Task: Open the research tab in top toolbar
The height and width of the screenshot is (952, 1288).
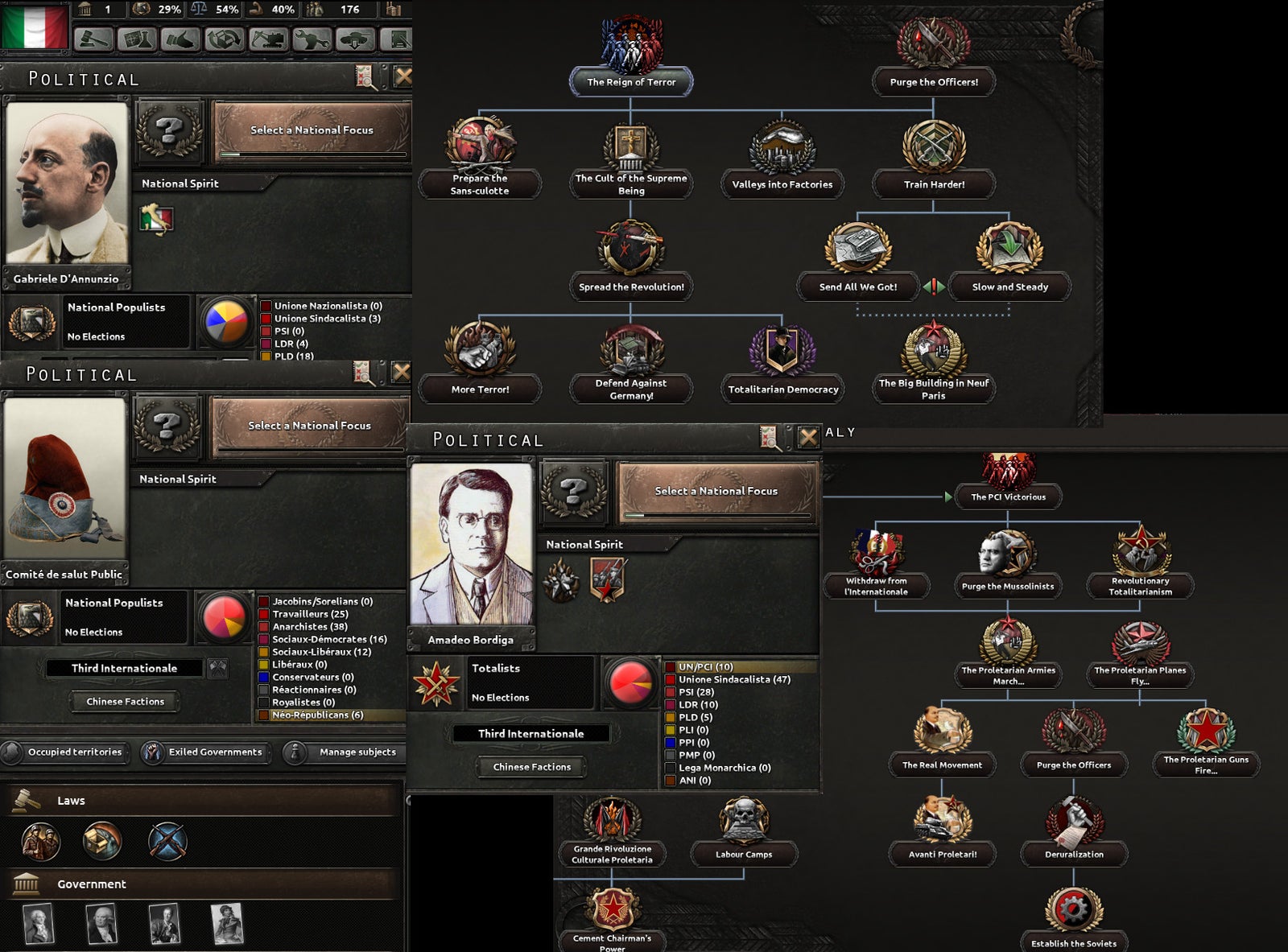Action: tap(137, 38)
